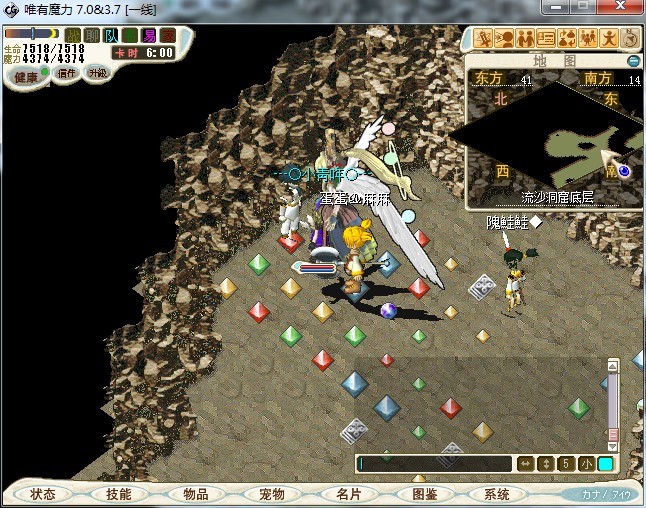The width and height of the screenshot is (646, 508).
Task: Minimize the 地图 map panel
Action: click(x=634, y=61)
